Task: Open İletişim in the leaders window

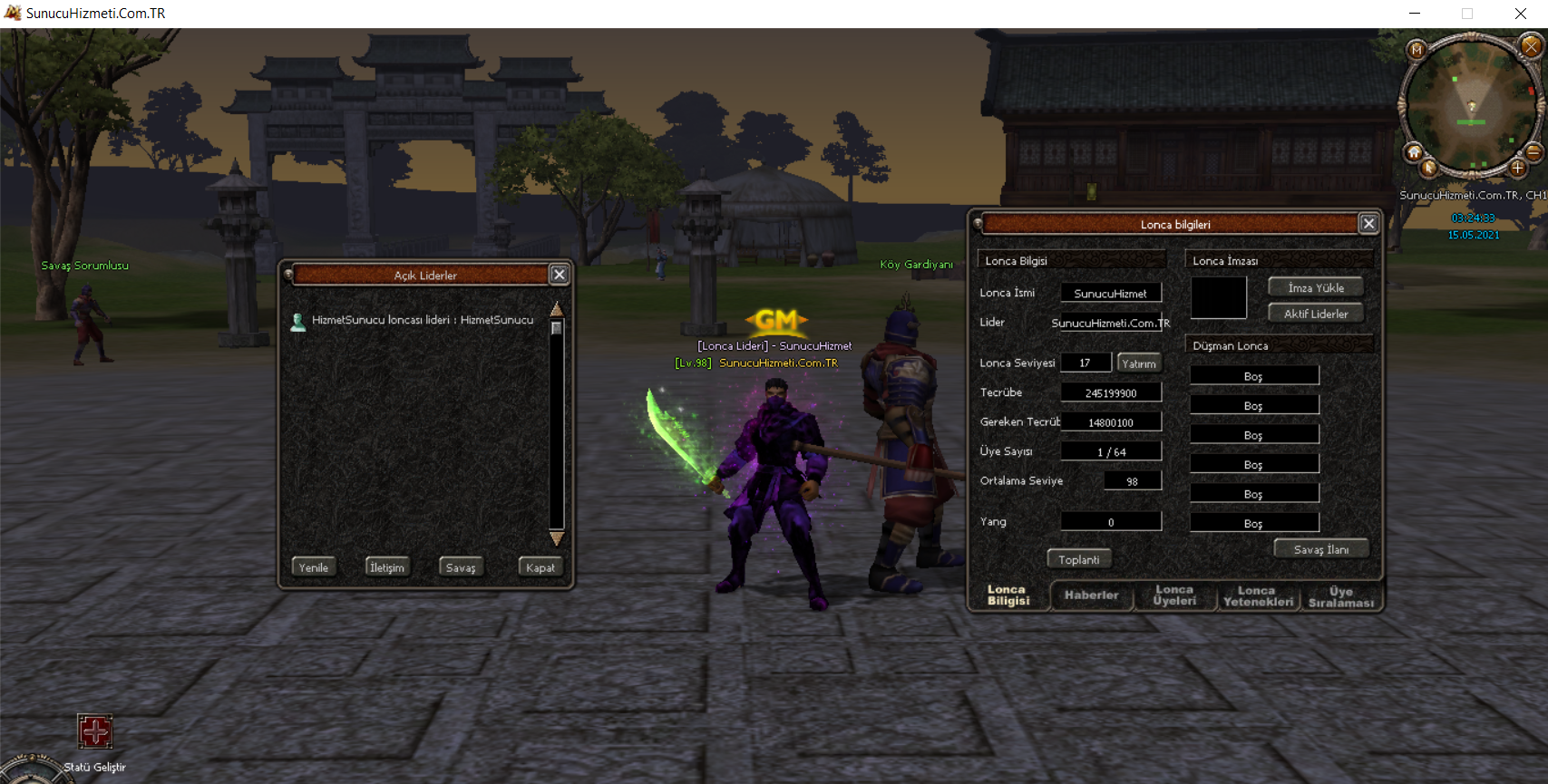Action: click(387, 567)
